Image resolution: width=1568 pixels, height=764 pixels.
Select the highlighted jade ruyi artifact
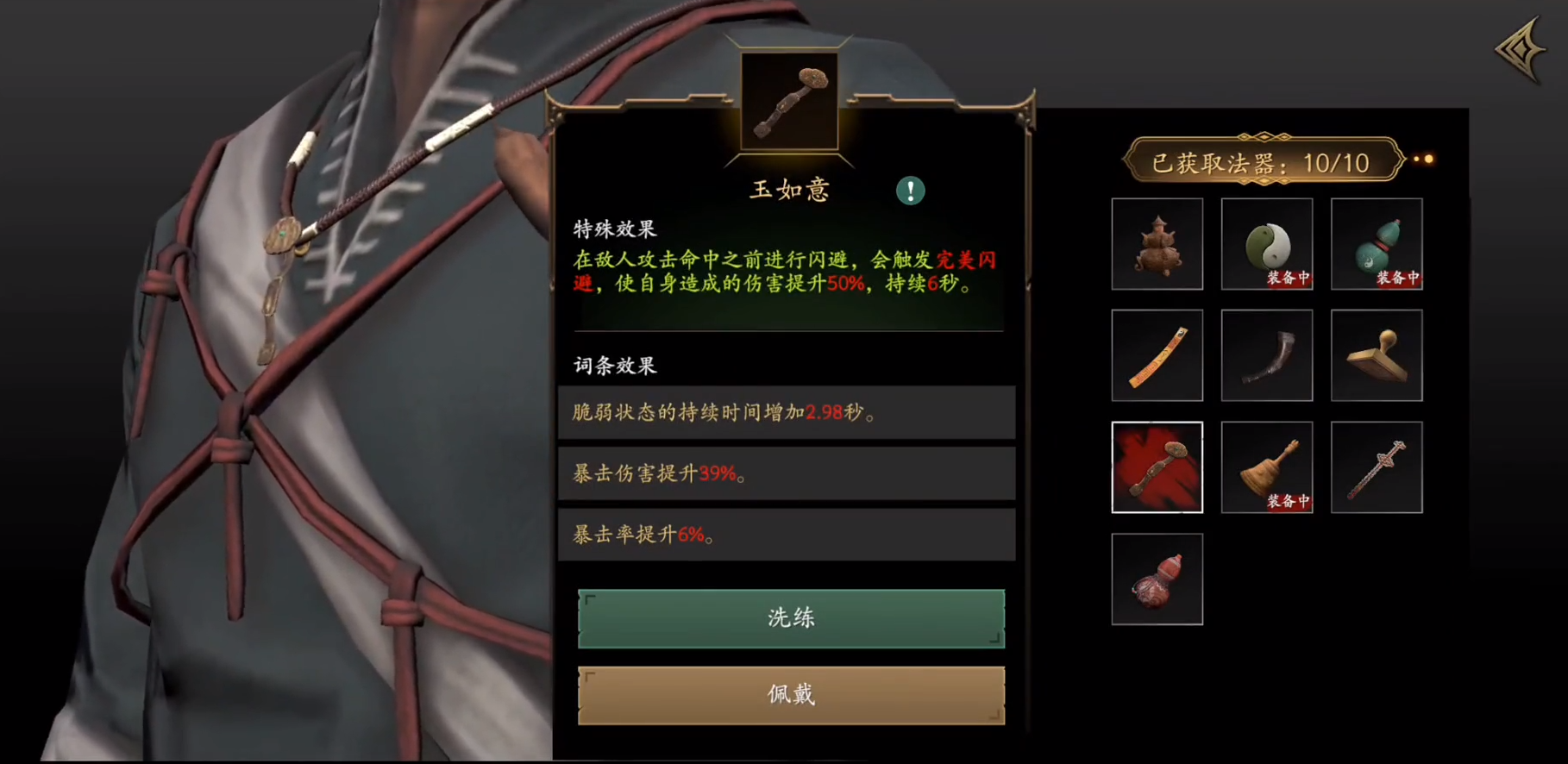click(1157, 467)
